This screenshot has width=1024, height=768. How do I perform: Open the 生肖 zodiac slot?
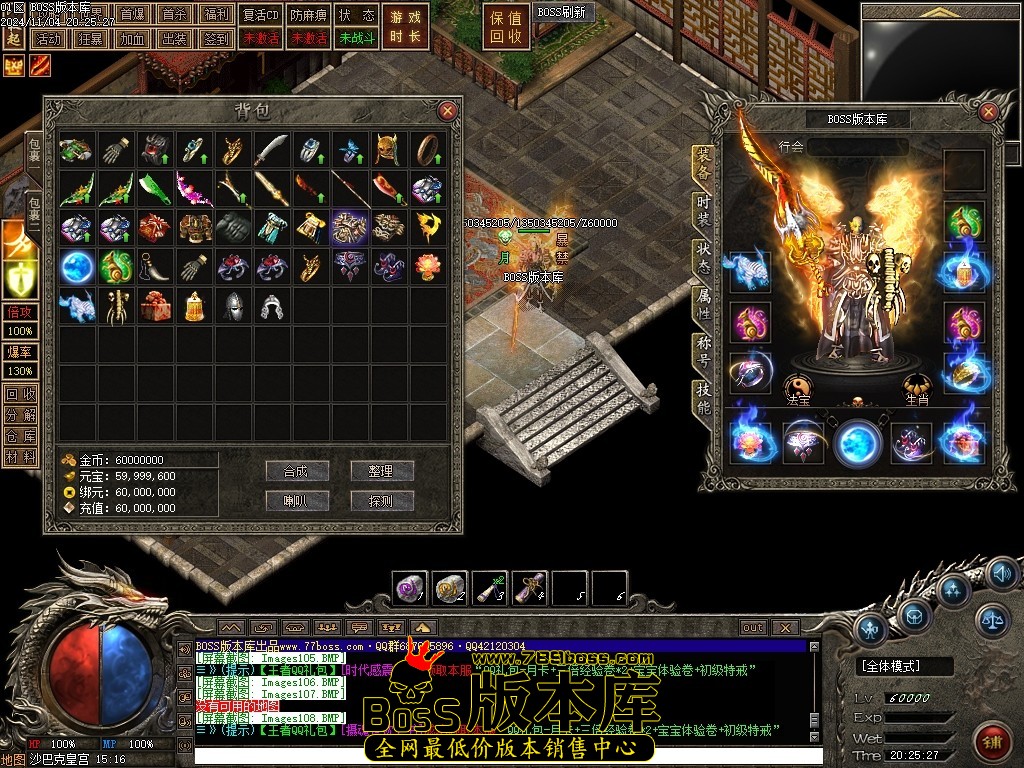[917, 388]
